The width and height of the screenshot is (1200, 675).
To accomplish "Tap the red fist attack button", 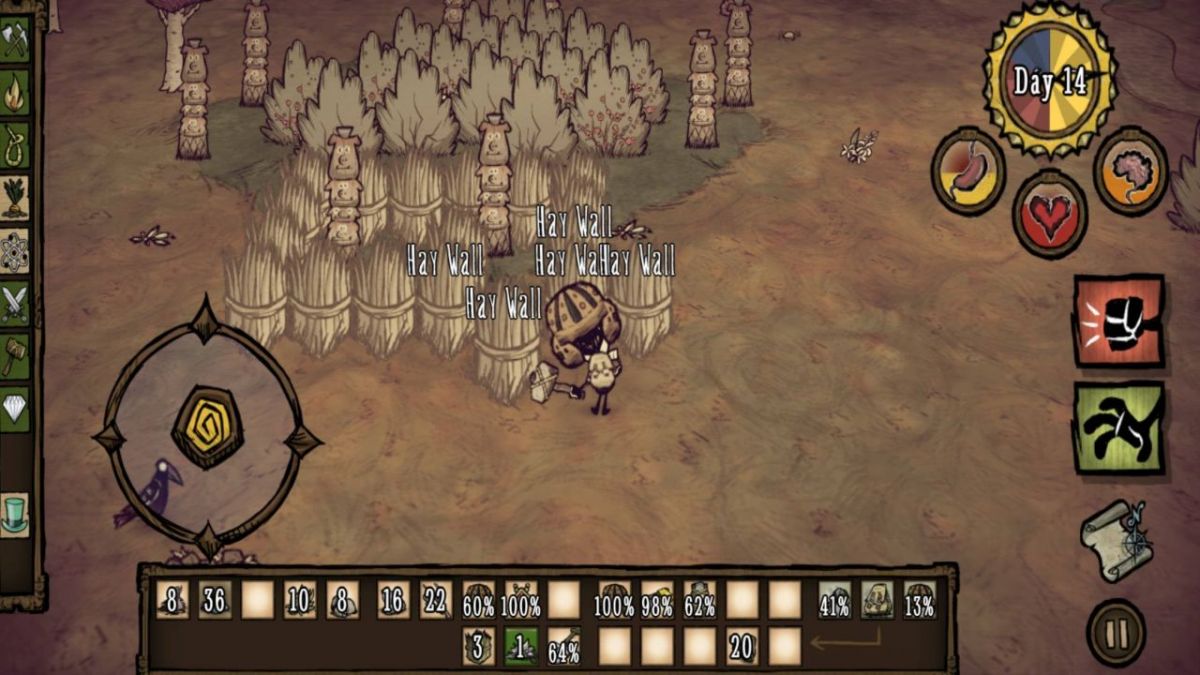I will [x=1119, y=321].
